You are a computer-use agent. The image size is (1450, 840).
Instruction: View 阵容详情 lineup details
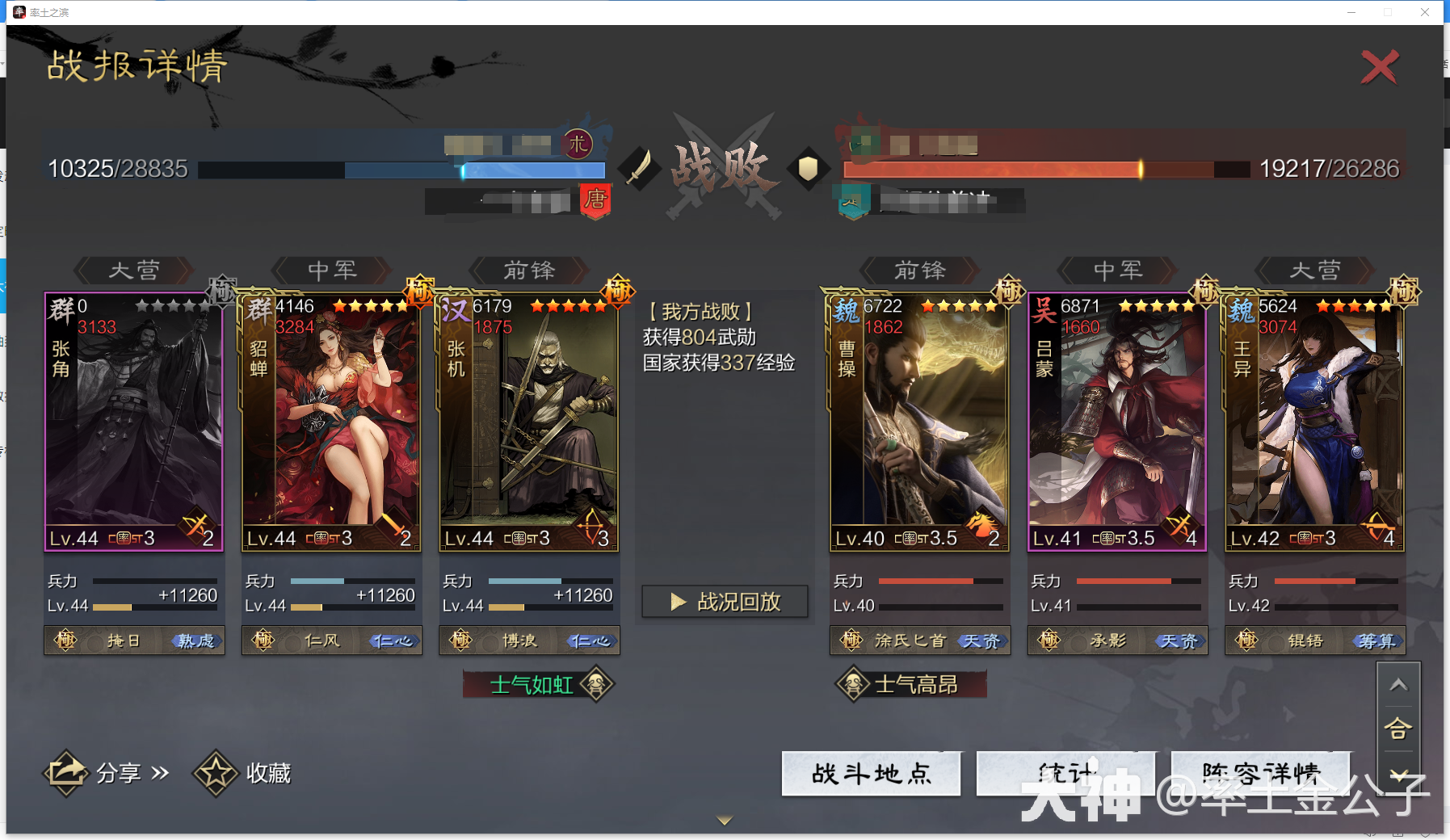point(1260,774)
